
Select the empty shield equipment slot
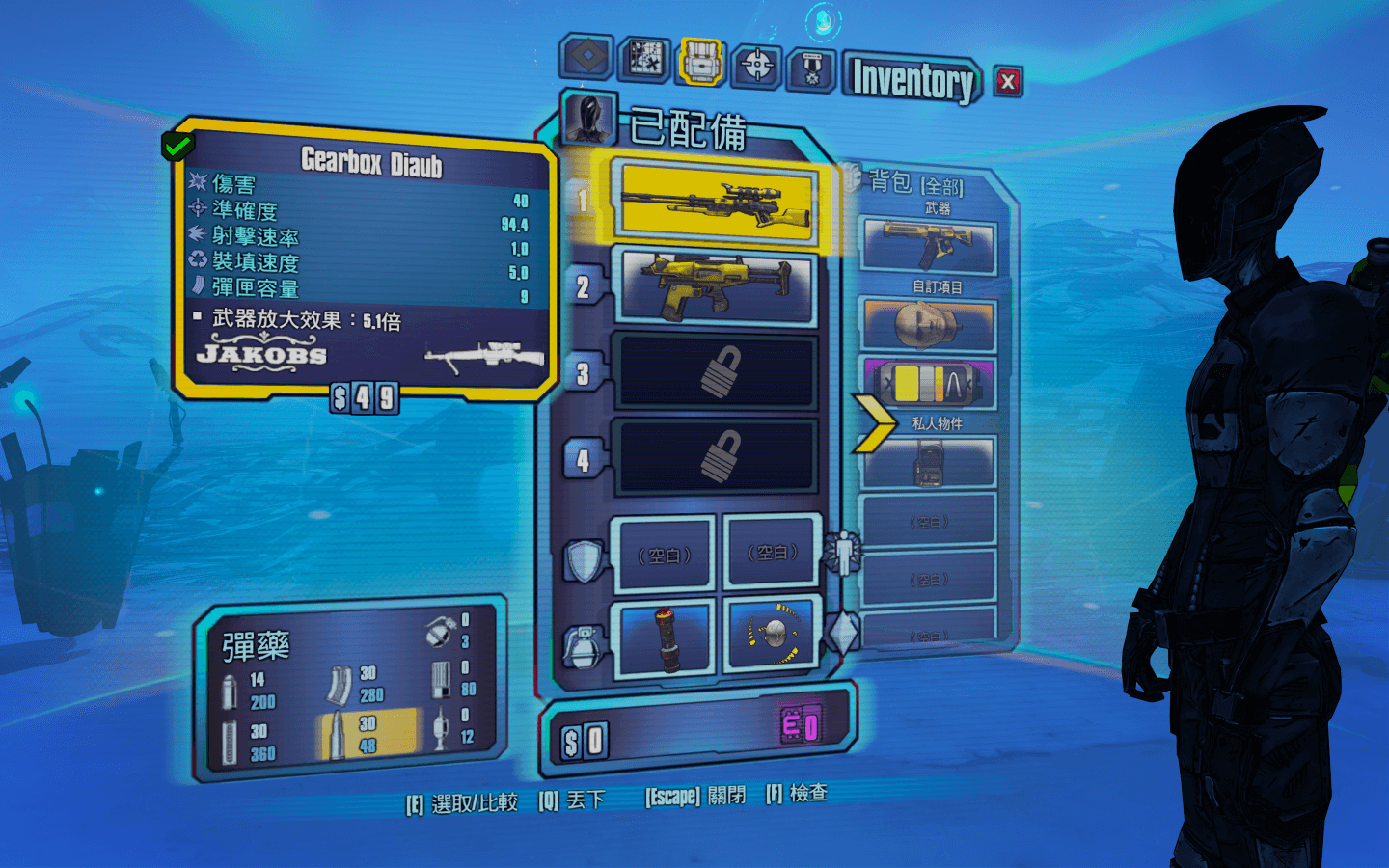(664, 555)
